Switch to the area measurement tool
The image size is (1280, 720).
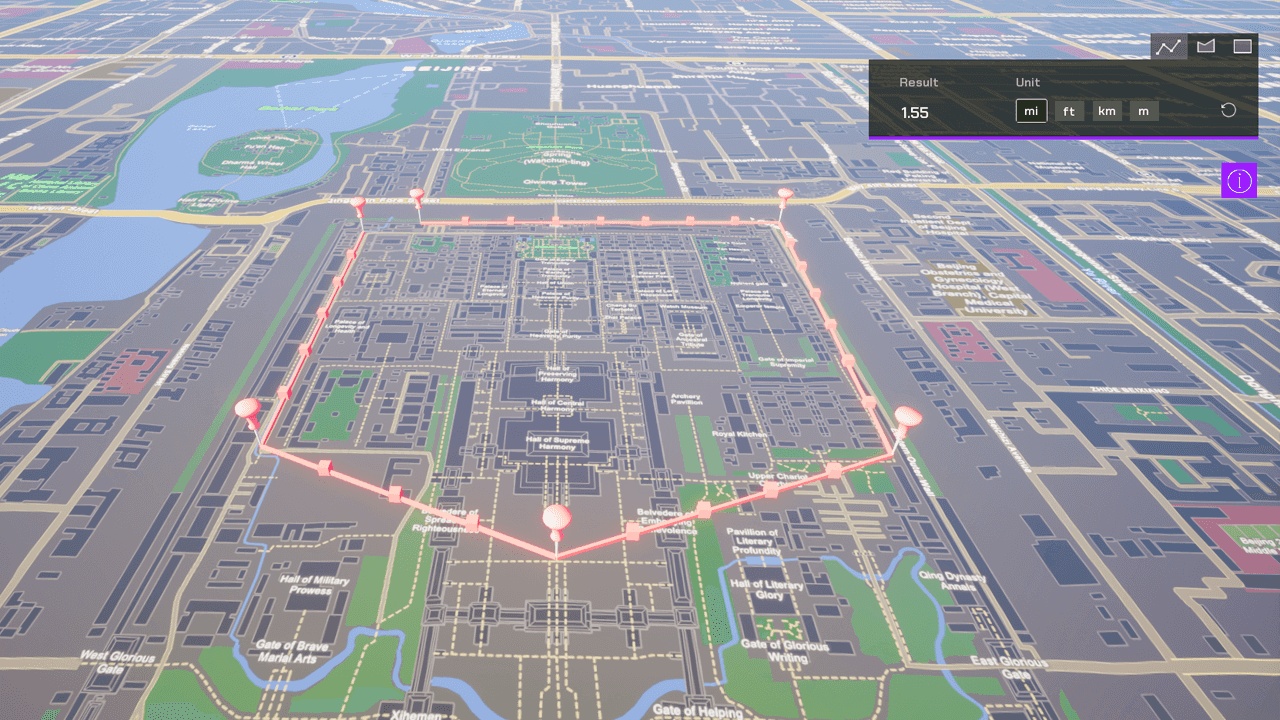(x=1205, y=46)
